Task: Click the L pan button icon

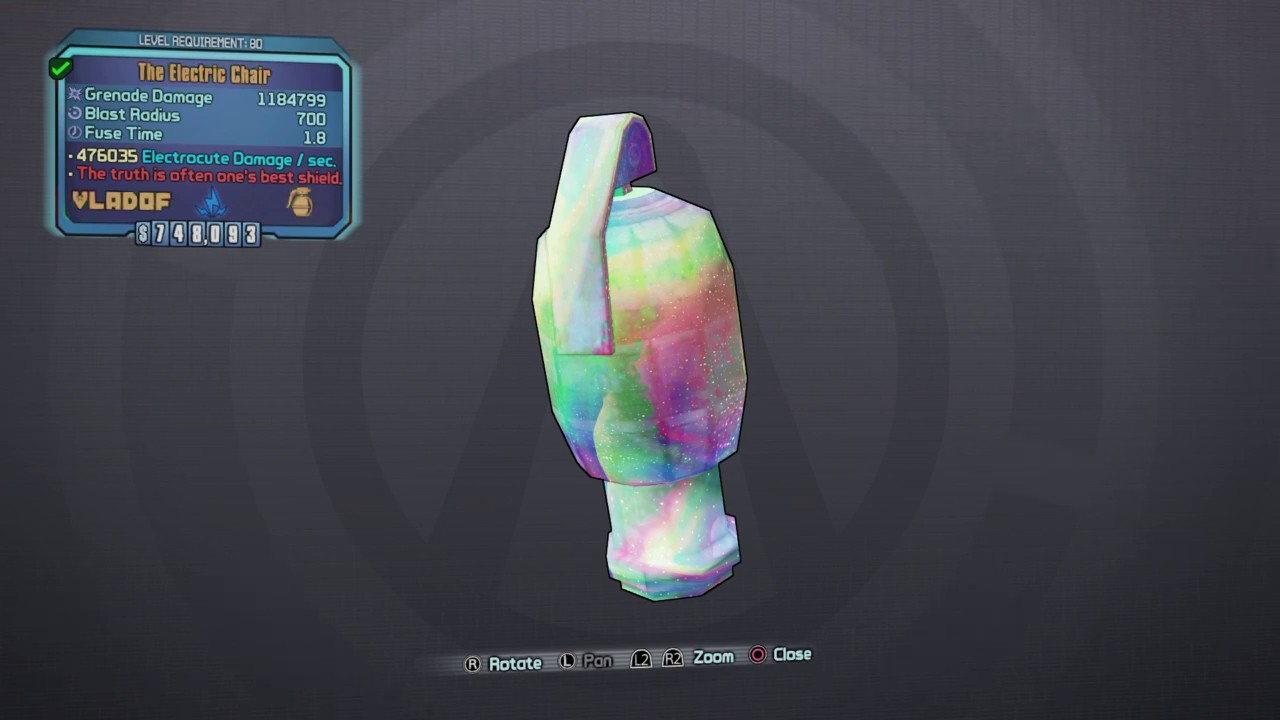Action: (567, 660)
